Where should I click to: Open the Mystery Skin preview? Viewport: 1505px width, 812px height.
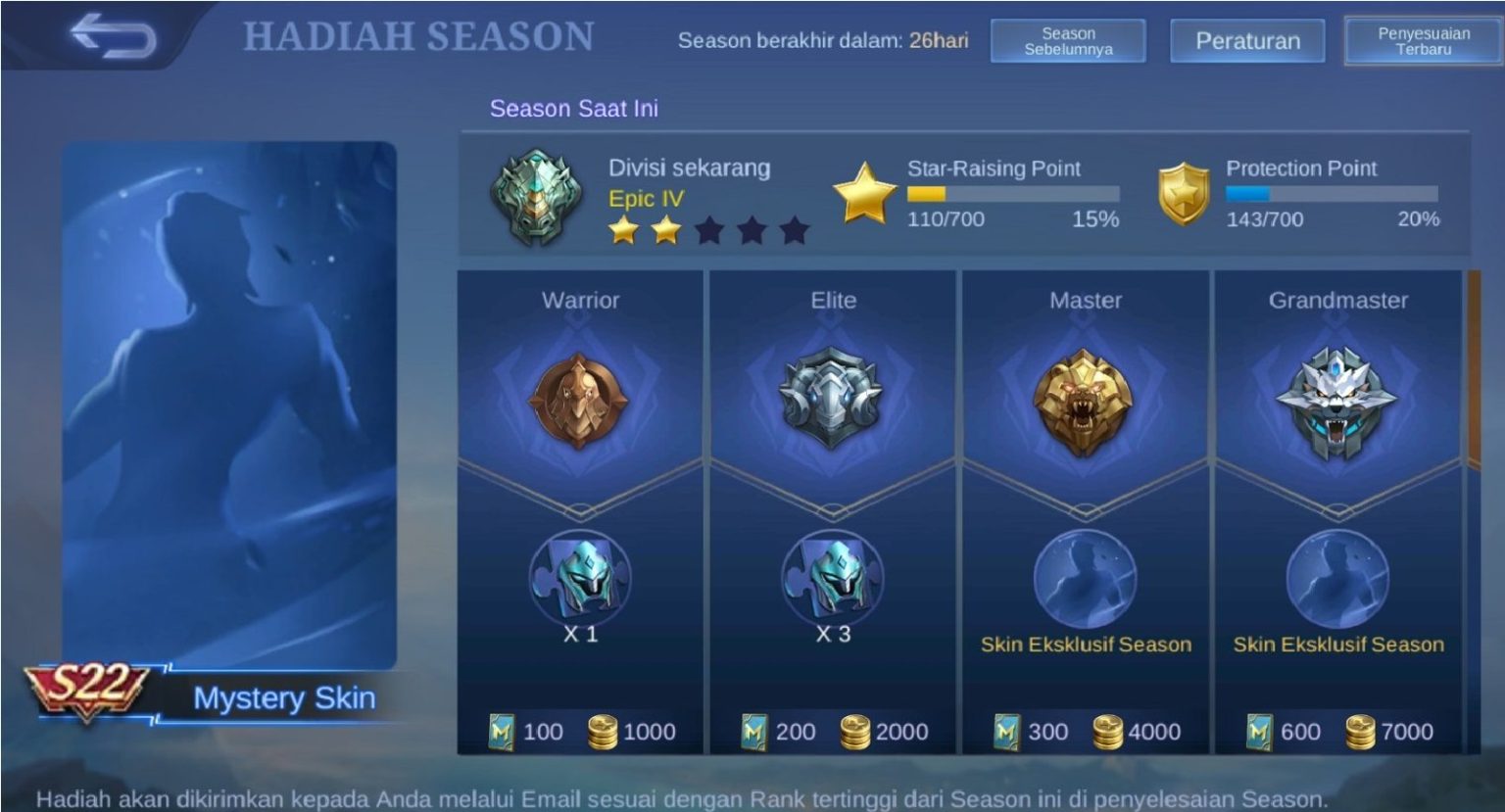pyautogui.click(x=231, y=392)
